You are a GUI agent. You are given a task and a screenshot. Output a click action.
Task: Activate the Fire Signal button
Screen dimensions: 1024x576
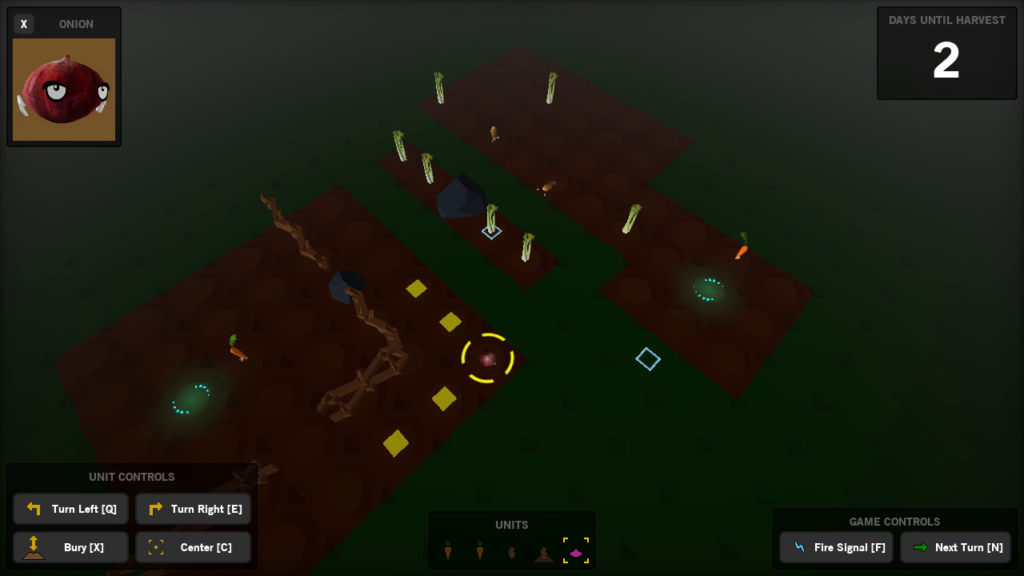point(837,547)
